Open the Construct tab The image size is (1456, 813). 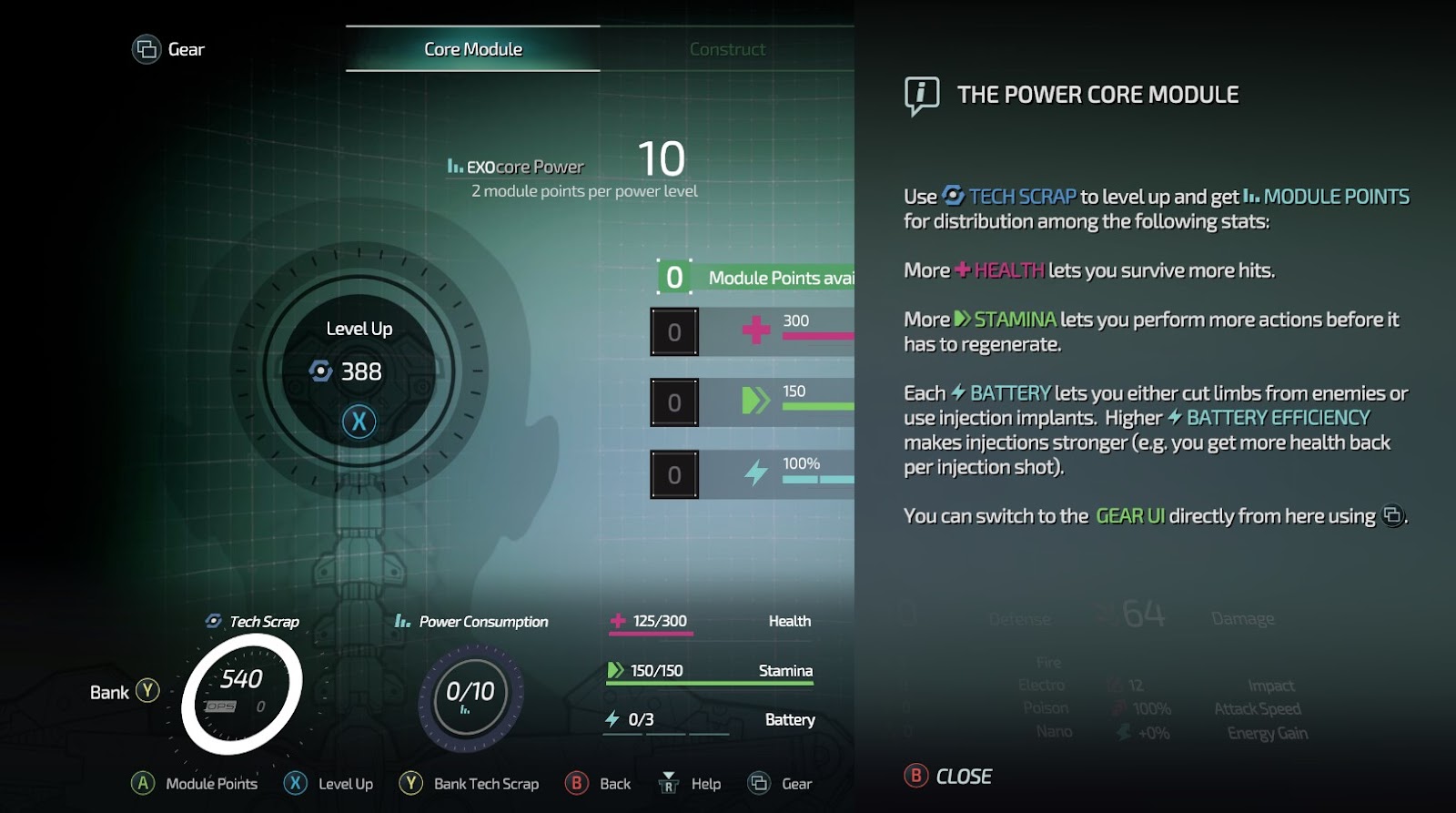coord(727,49)
